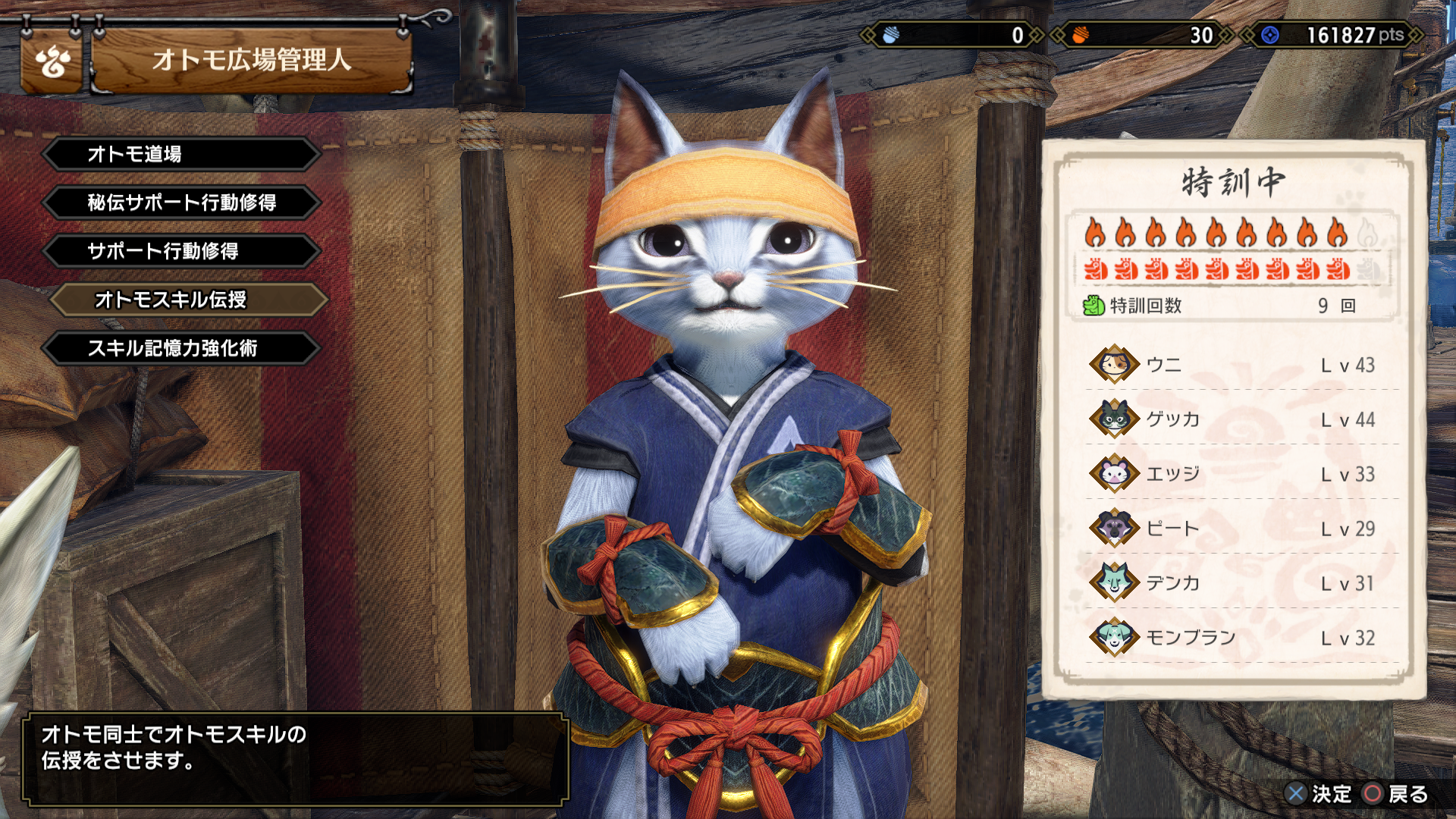
Task: Open スキル記憶力強化術 menu option
Action: pos(182,348)
